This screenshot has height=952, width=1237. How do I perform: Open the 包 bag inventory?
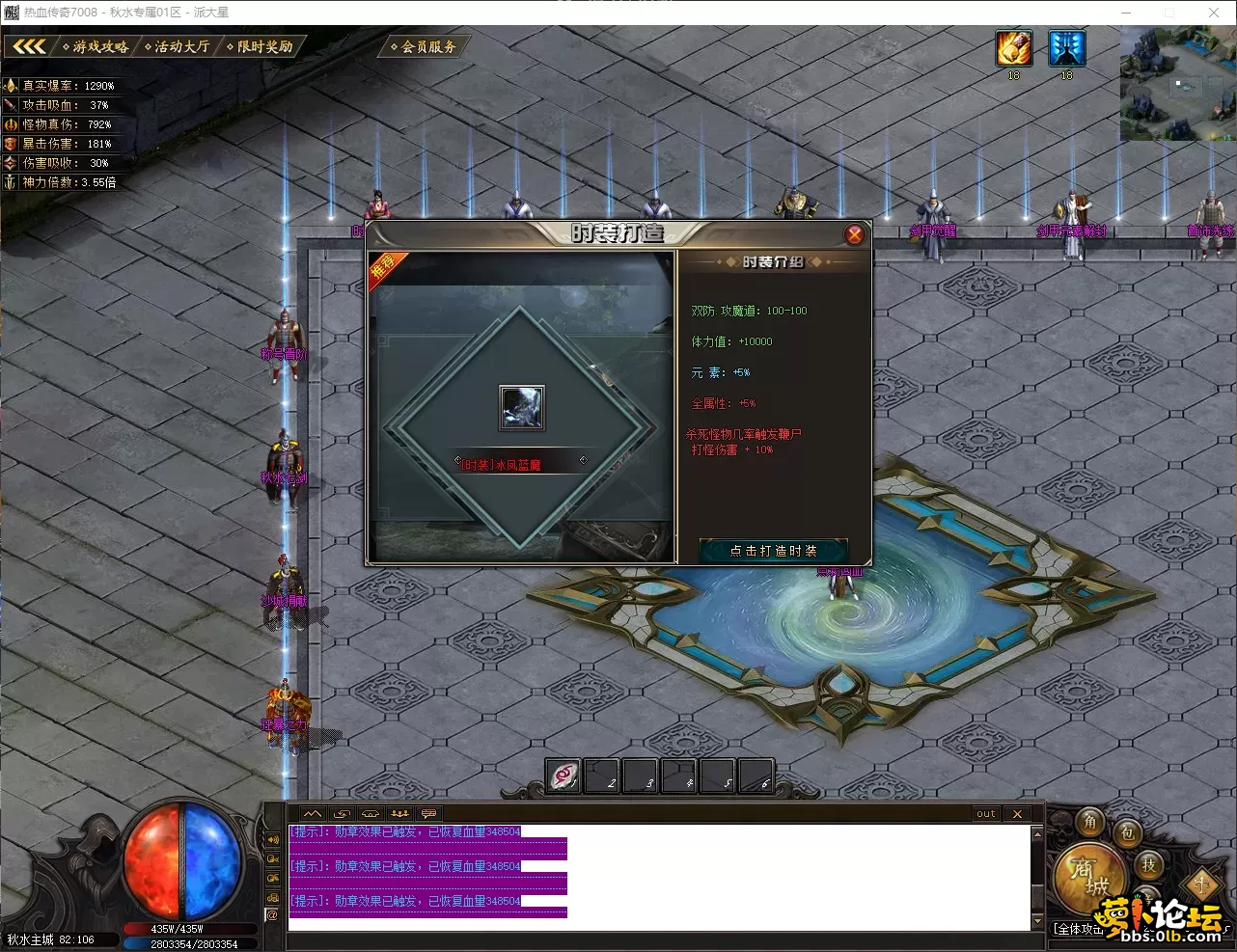1127,834
